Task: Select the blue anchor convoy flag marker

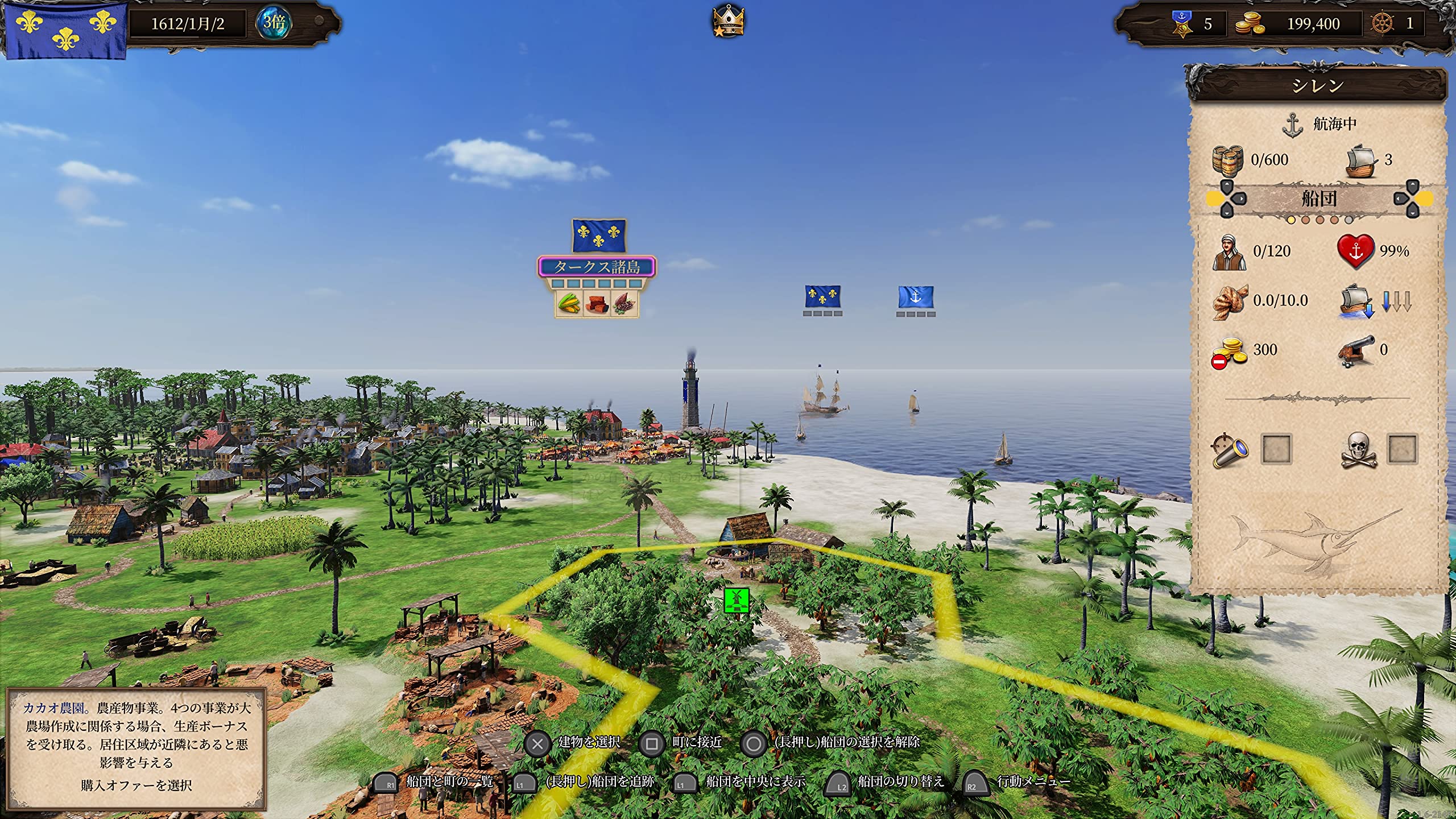Action: click(916, 297)
